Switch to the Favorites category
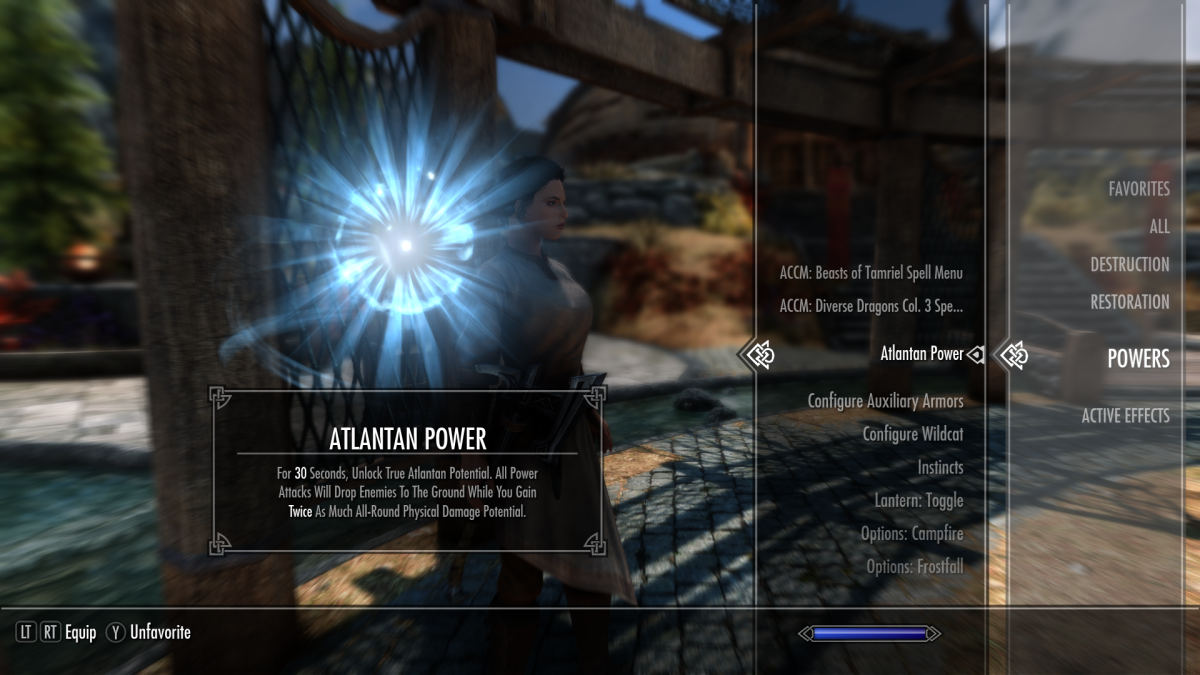Screen dimensions: 1200x675 [x=1138, y=189]
